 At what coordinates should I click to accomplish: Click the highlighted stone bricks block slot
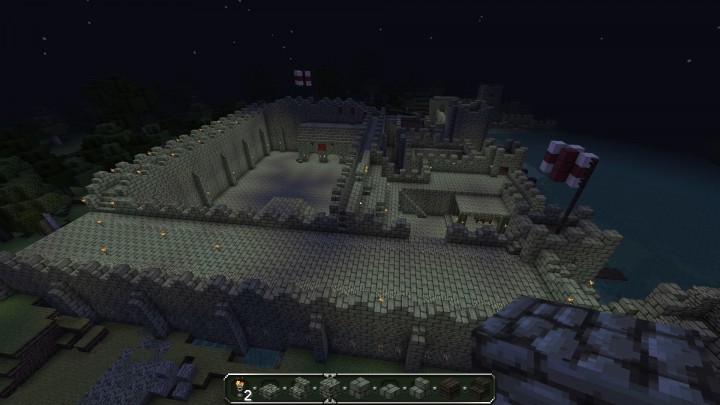tap(331, 385)
